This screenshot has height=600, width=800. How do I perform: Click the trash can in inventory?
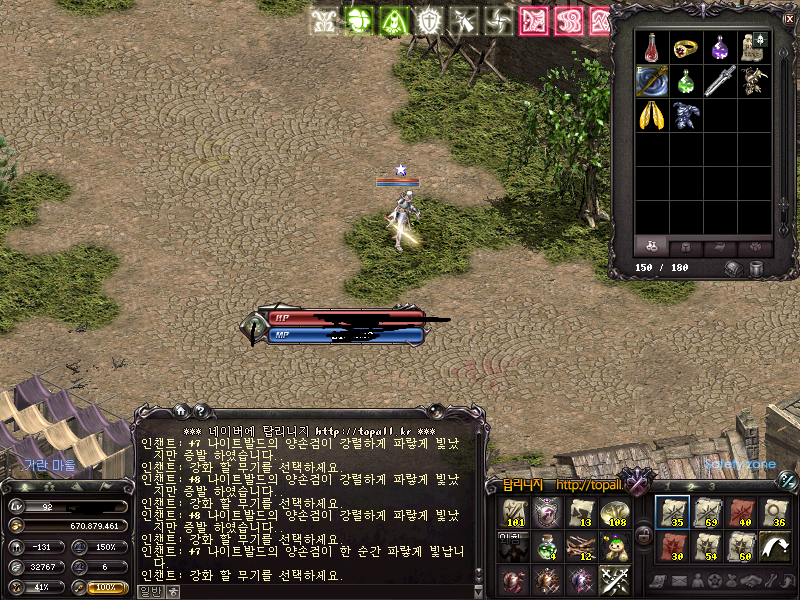(x=757, y=268)
